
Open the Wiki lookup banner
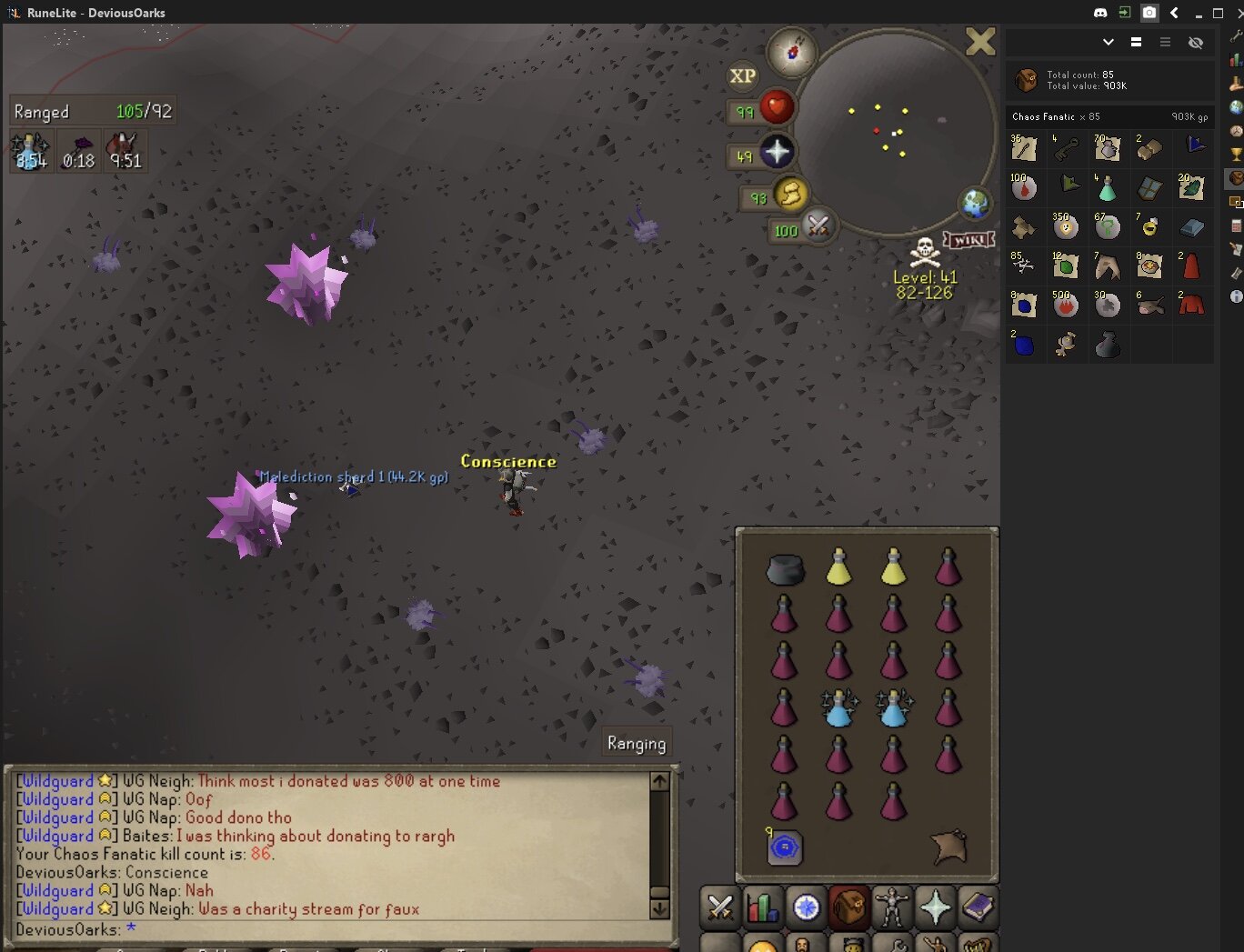pyautogui.click(x=968, y=240)
